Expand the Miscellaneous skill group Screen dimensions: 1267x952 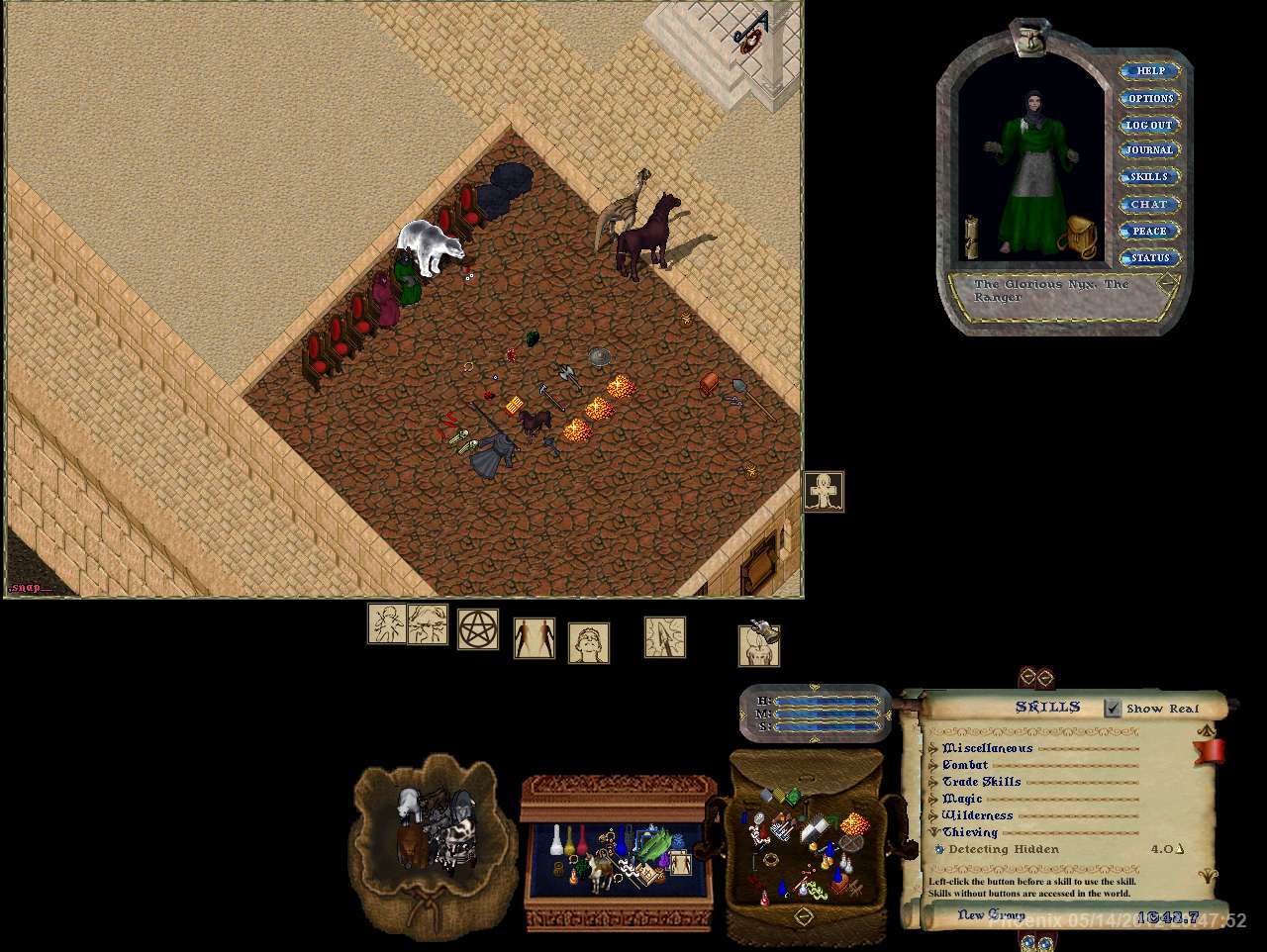[x=933, y=749]
